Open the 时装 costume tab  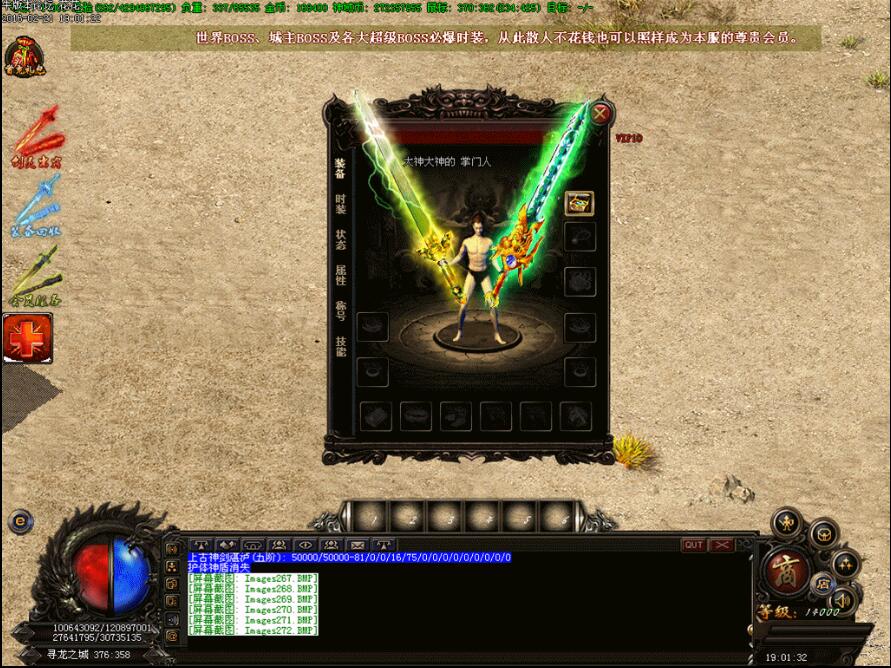341,203
